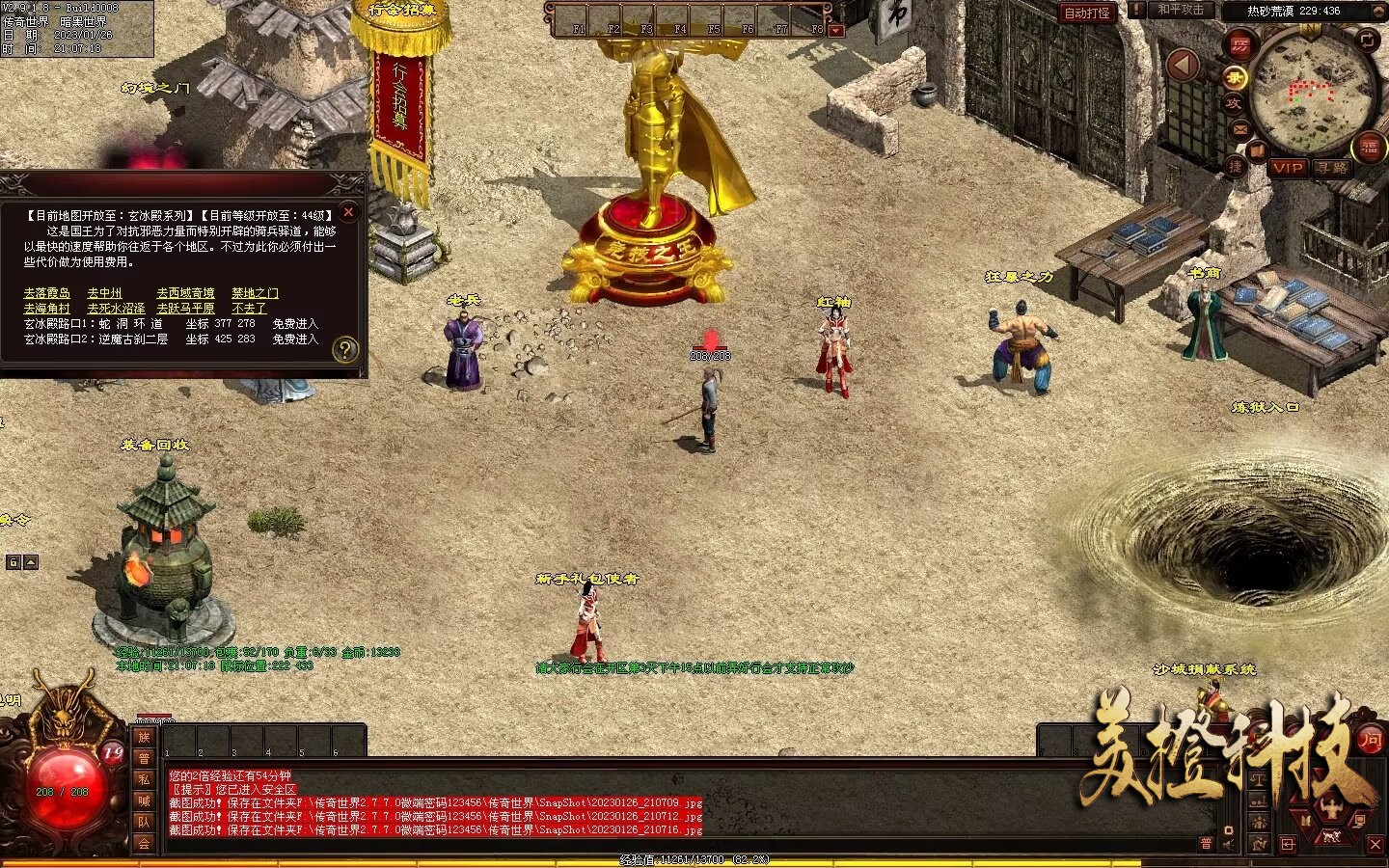Open the dialogue's question mark help button
Image resolution: width=1389 pixels, height=868 pixels.
345,350
